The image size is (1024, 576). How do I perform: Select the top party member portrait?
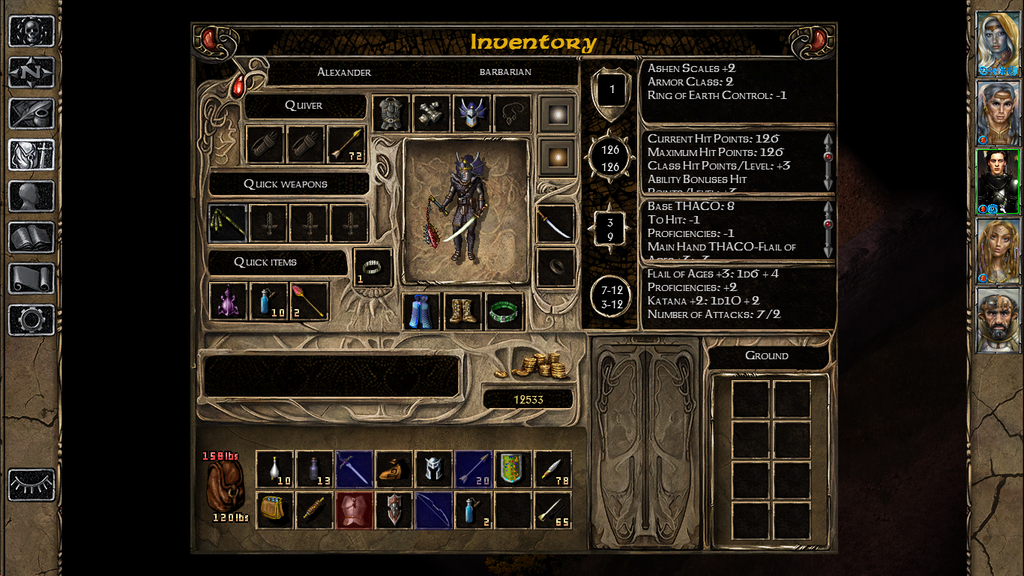point(998,44)
